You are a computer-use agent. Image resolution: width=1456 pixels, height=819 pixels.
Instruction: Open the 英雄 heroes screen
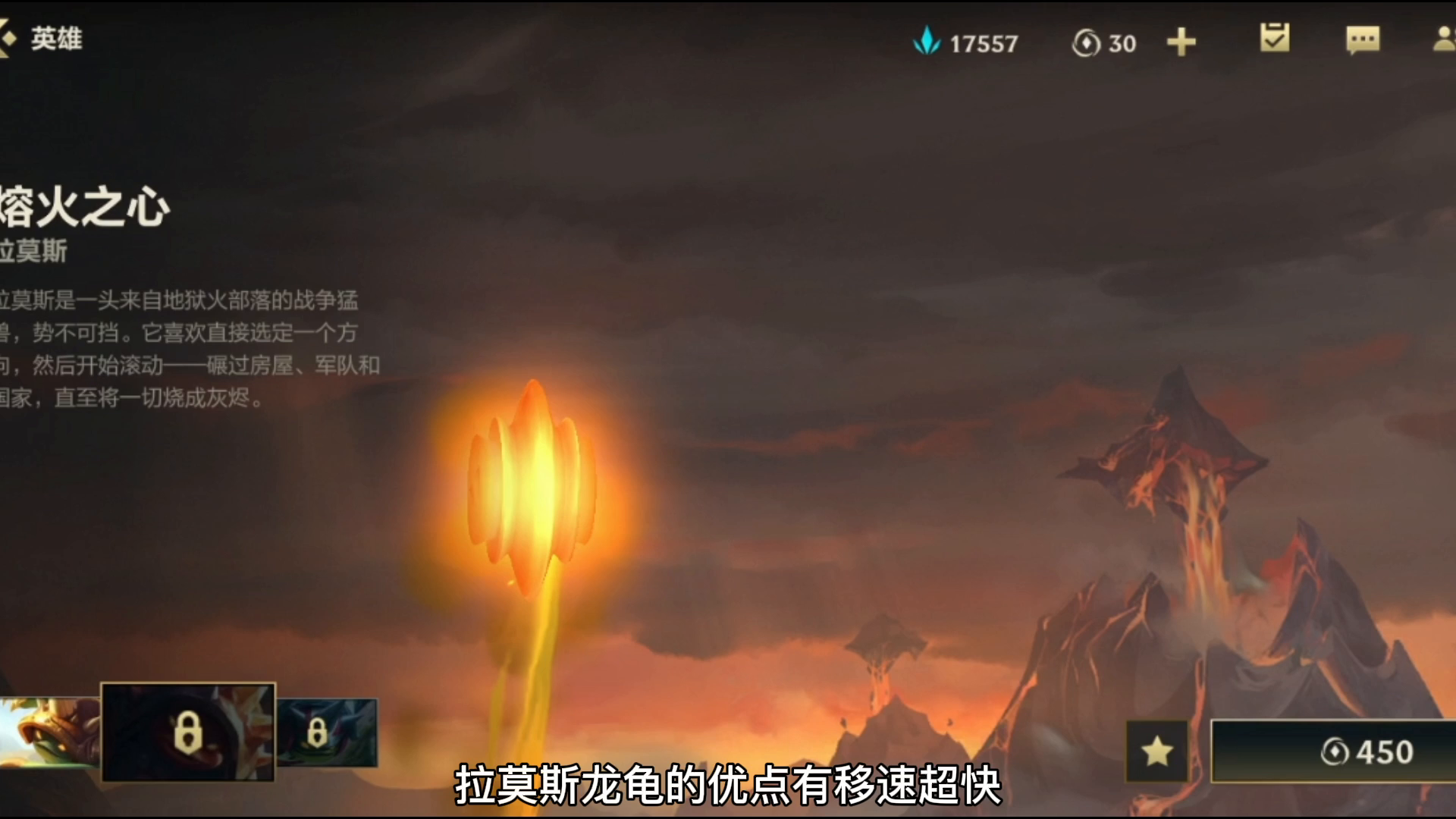(57, 36)
